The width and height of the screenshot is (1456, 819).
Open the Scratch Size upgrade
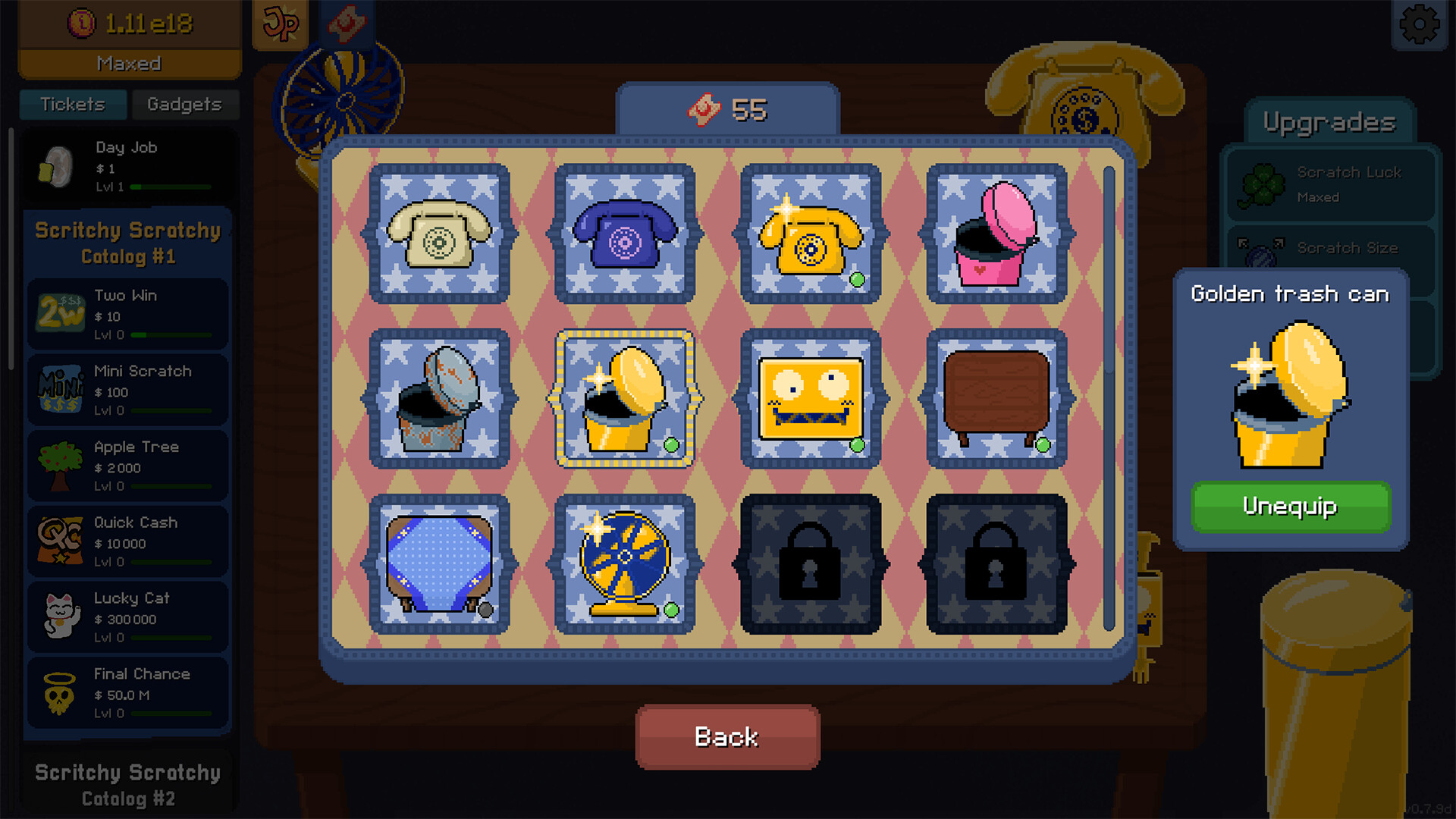click(1331, 248)
